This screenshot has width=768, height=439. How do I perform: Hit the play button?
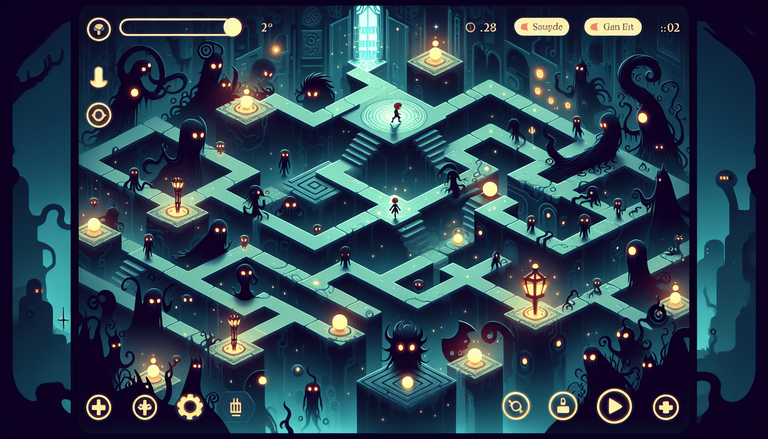(612, 406)
